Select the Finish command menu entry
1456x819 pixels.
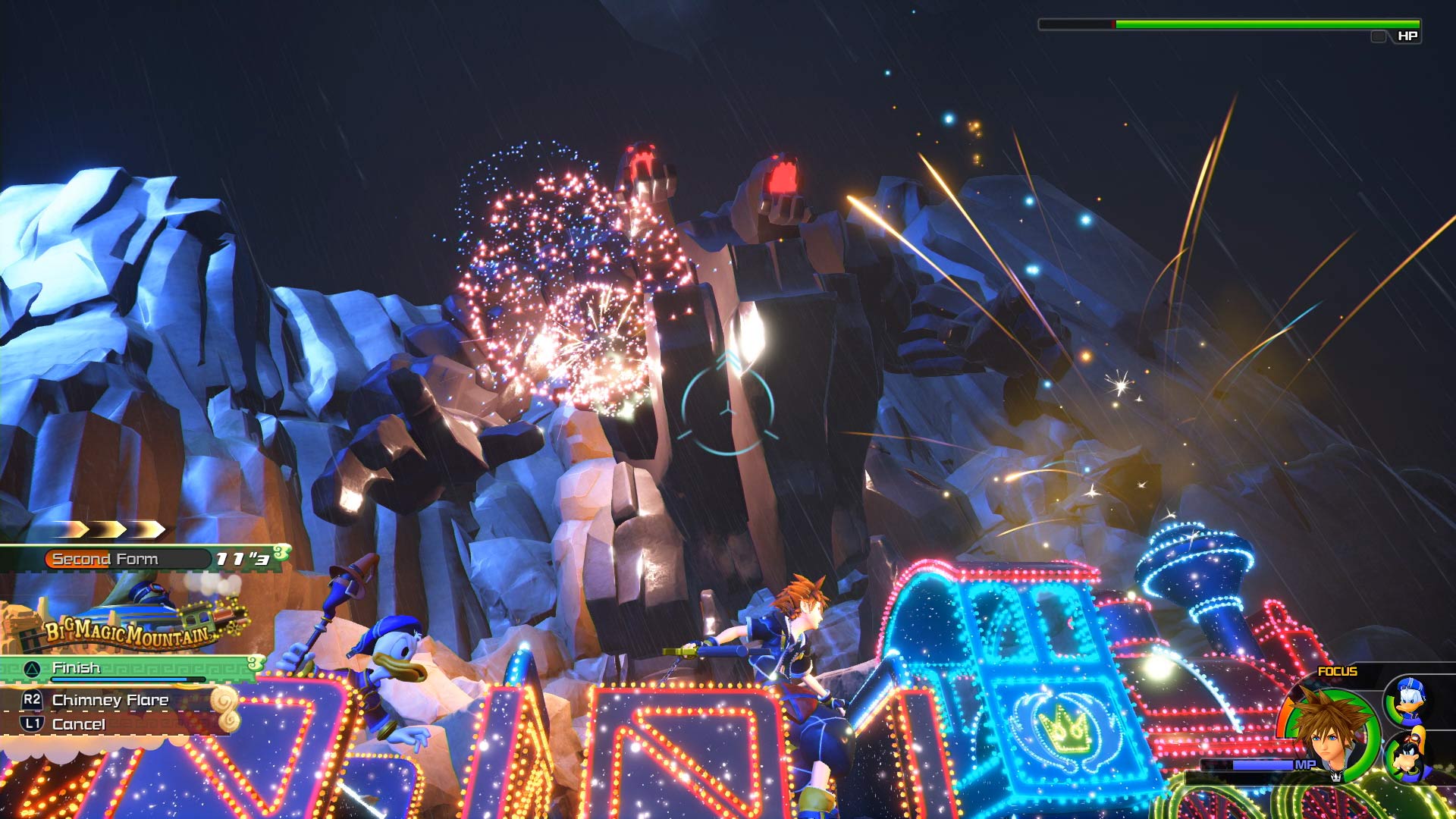tap(77, 668)
